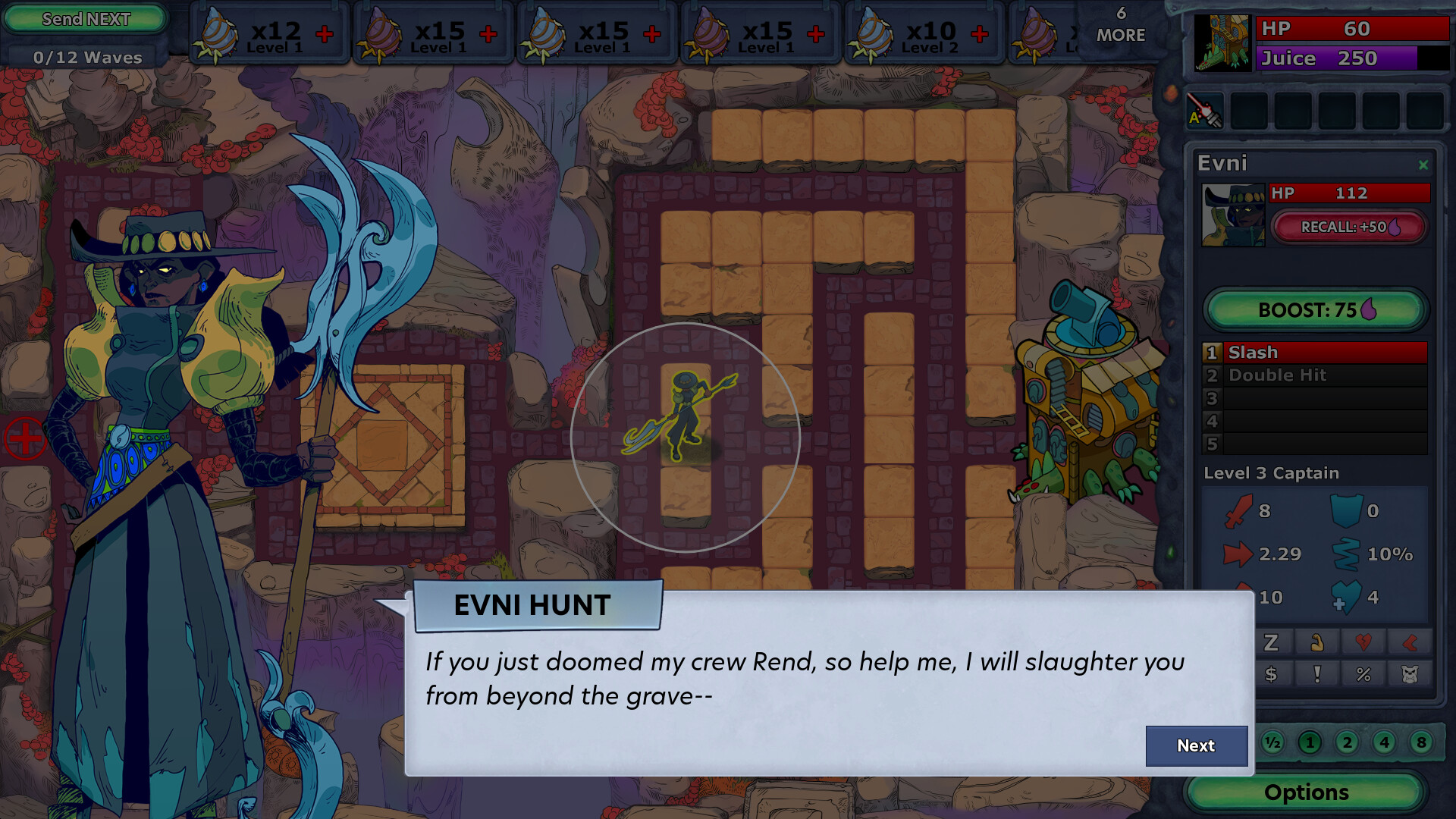Switch game speed to 2x

tap(1347, 742)
